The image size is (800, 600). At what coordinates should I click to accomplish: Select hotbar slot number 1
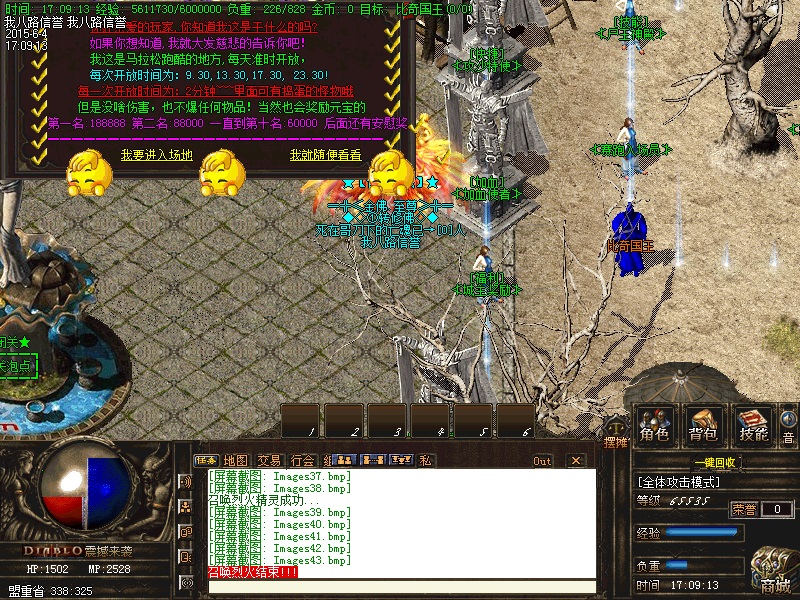point(300,421)
